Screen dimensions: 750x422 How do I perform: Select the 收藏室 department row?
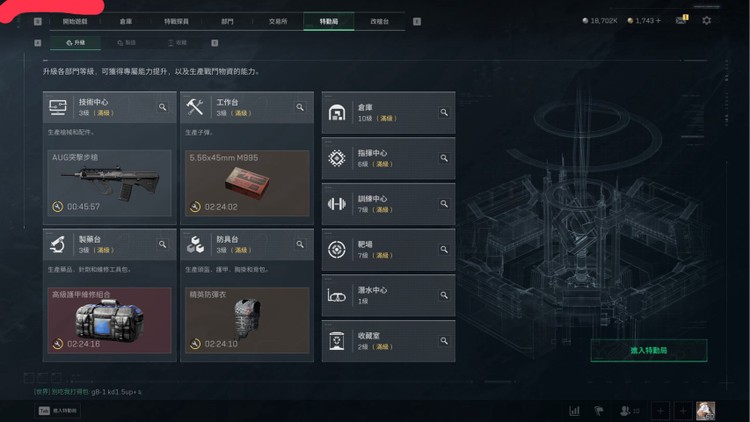(388, 340)
